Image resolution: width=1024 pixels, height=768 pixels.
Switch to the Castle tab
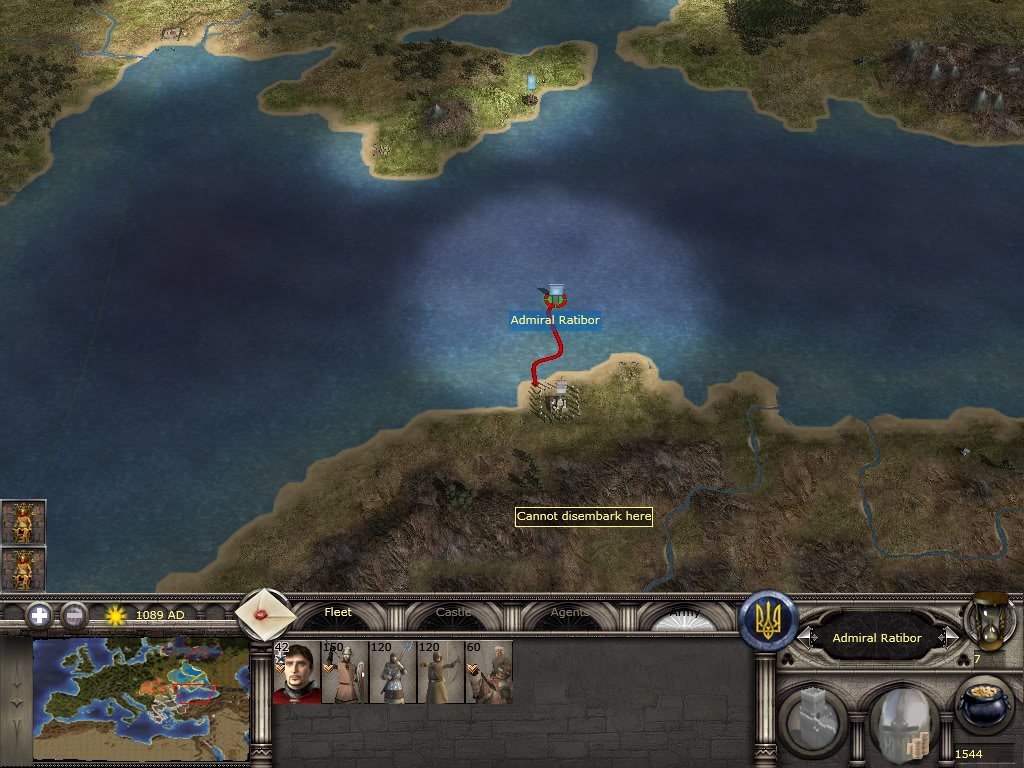click(454, 613)
